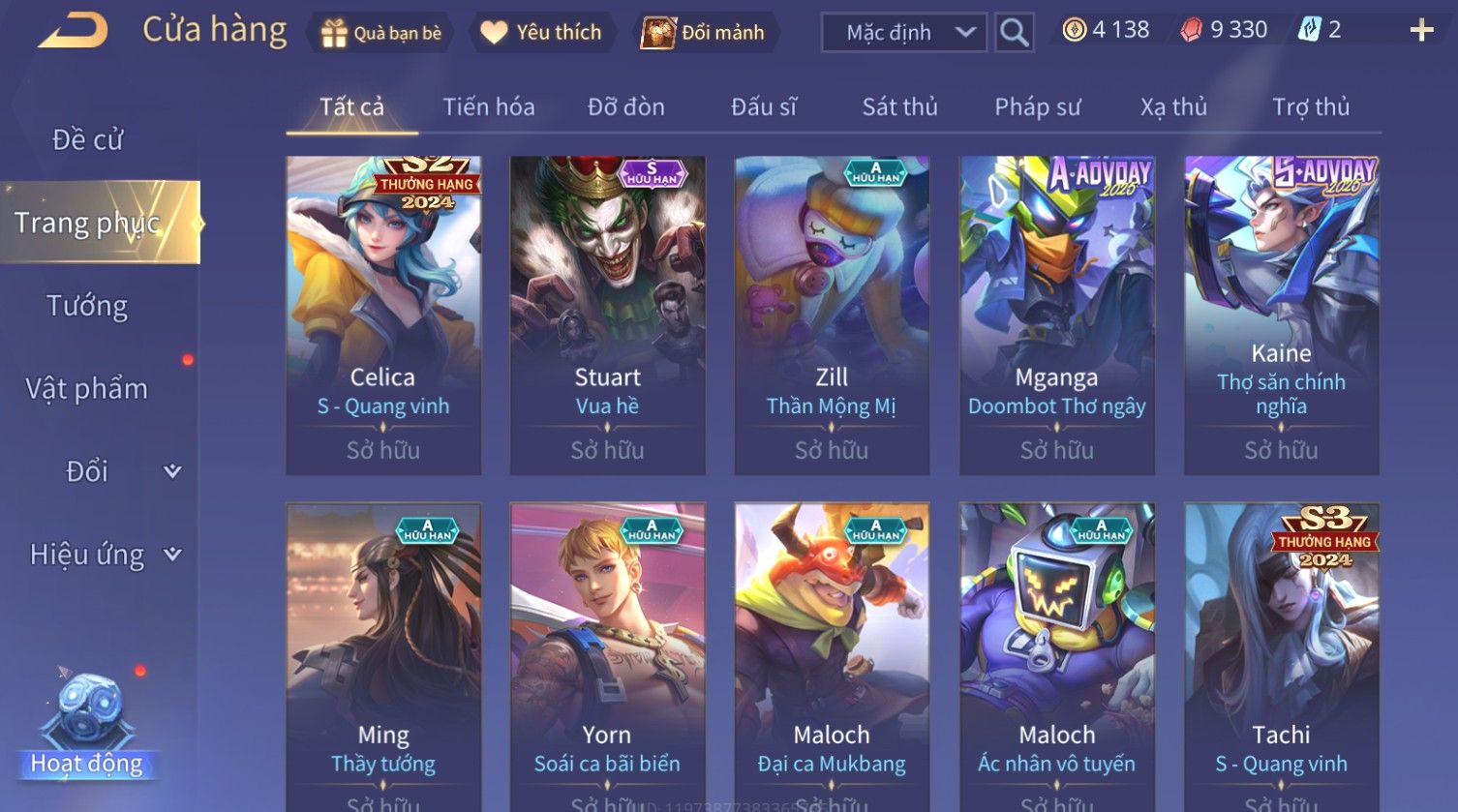The height and width of the screenshot is (812, 1458).
Task: Show the Đỡ đòn skins tab
Action: 625,107
